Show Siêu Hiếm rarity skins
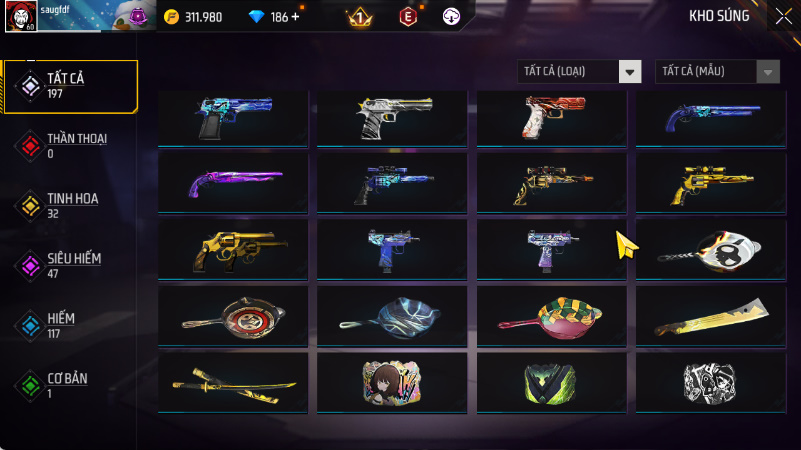 (68, 265)
